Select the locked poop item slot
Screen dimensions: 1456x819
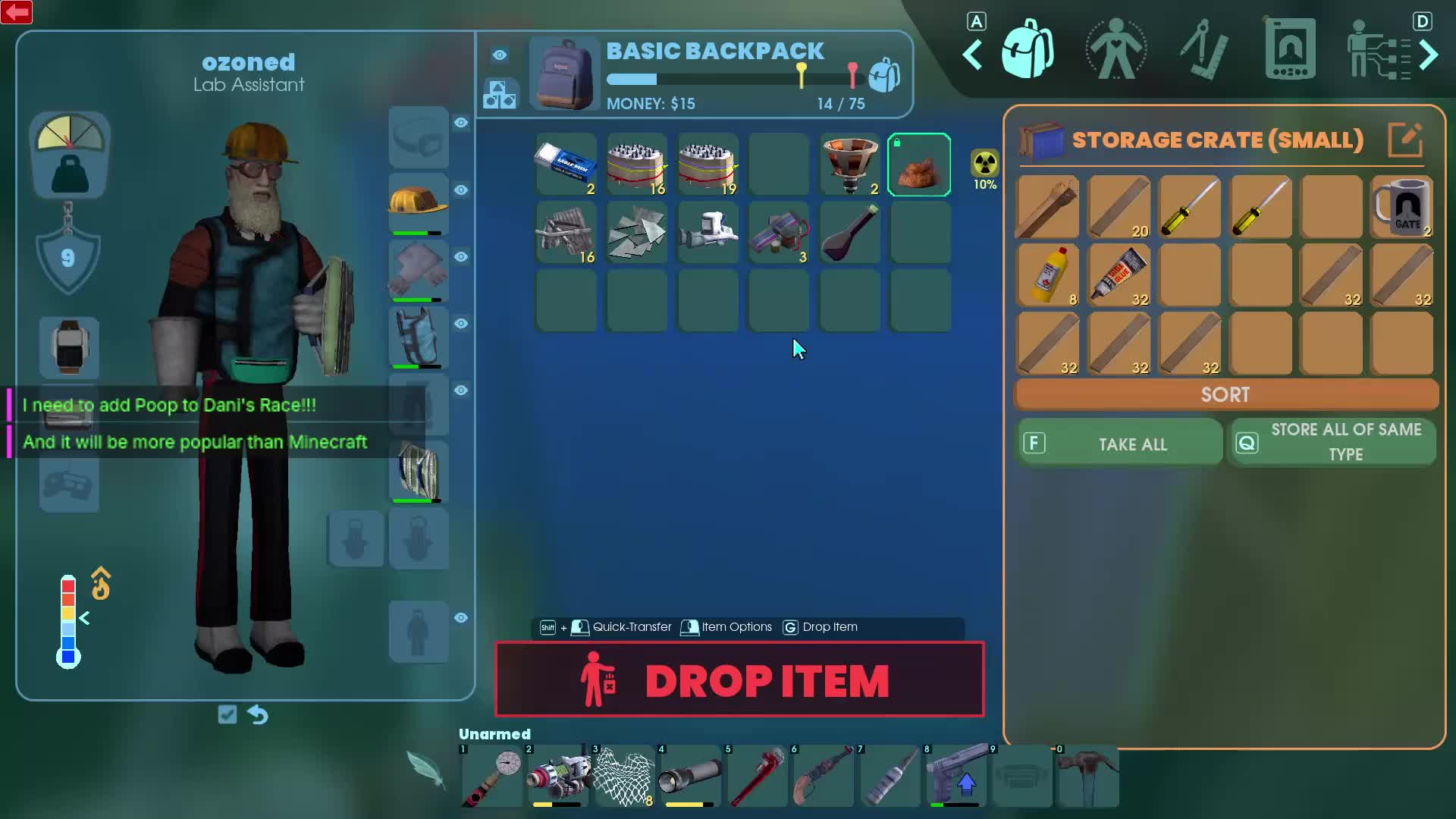(x=919, y=165)
